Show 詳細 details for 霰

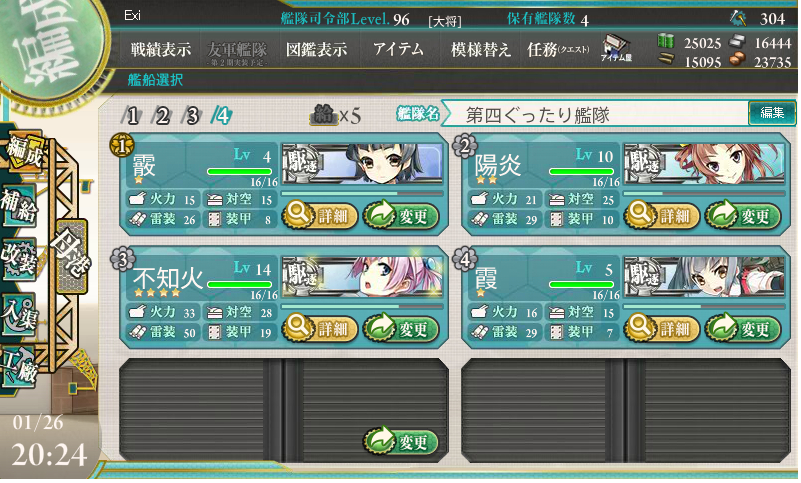click(319, 215)
